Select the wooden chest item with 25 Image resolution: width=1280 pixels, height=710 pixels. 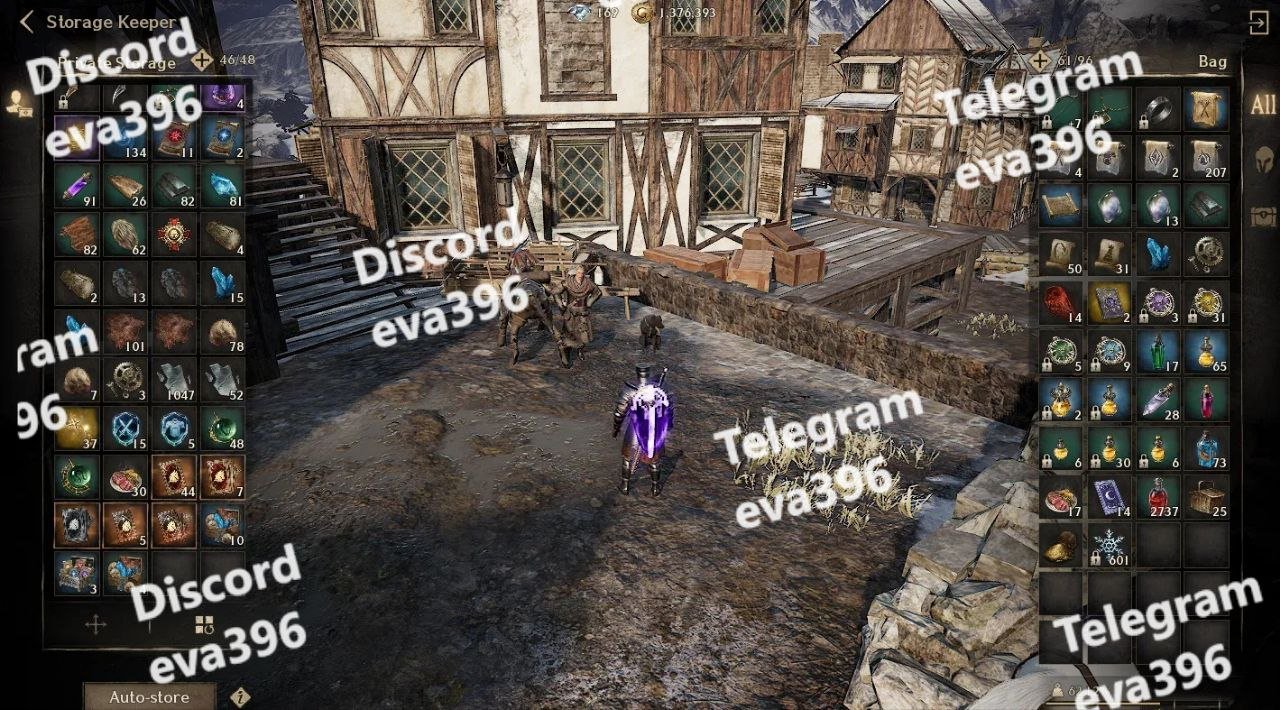1207,496
